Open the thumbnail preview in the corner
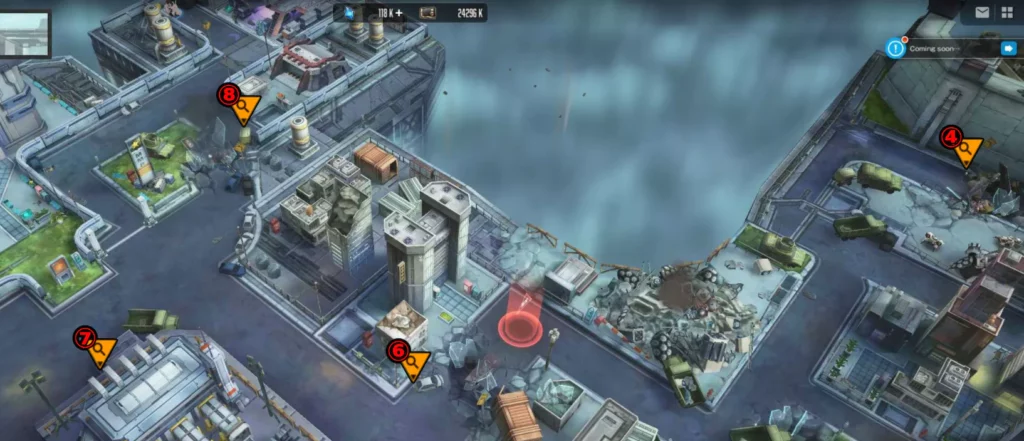Viewport: 1024px width, 441px height. 25,33
